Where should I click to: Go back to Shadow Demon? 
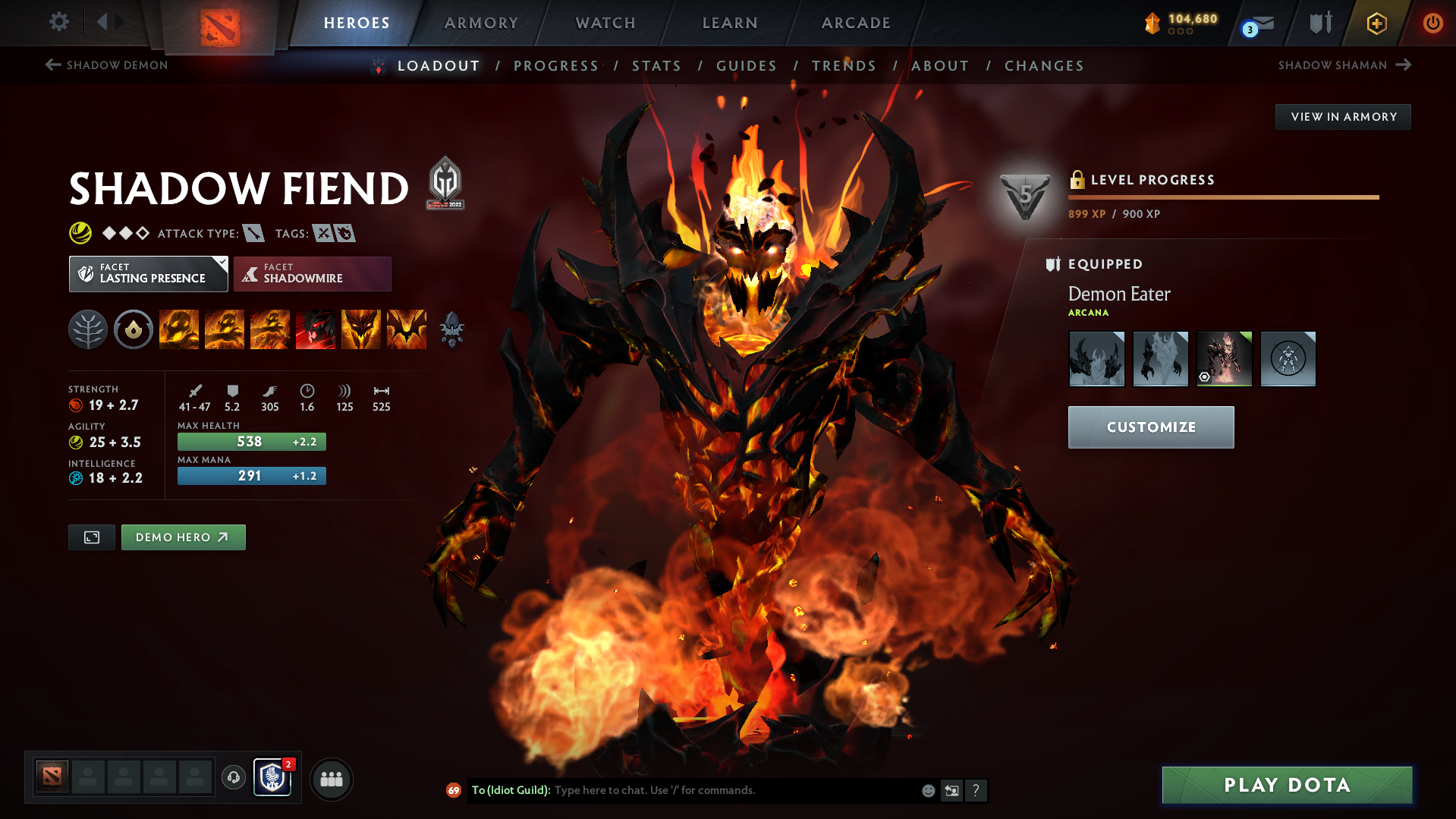[x=106, y=65]
